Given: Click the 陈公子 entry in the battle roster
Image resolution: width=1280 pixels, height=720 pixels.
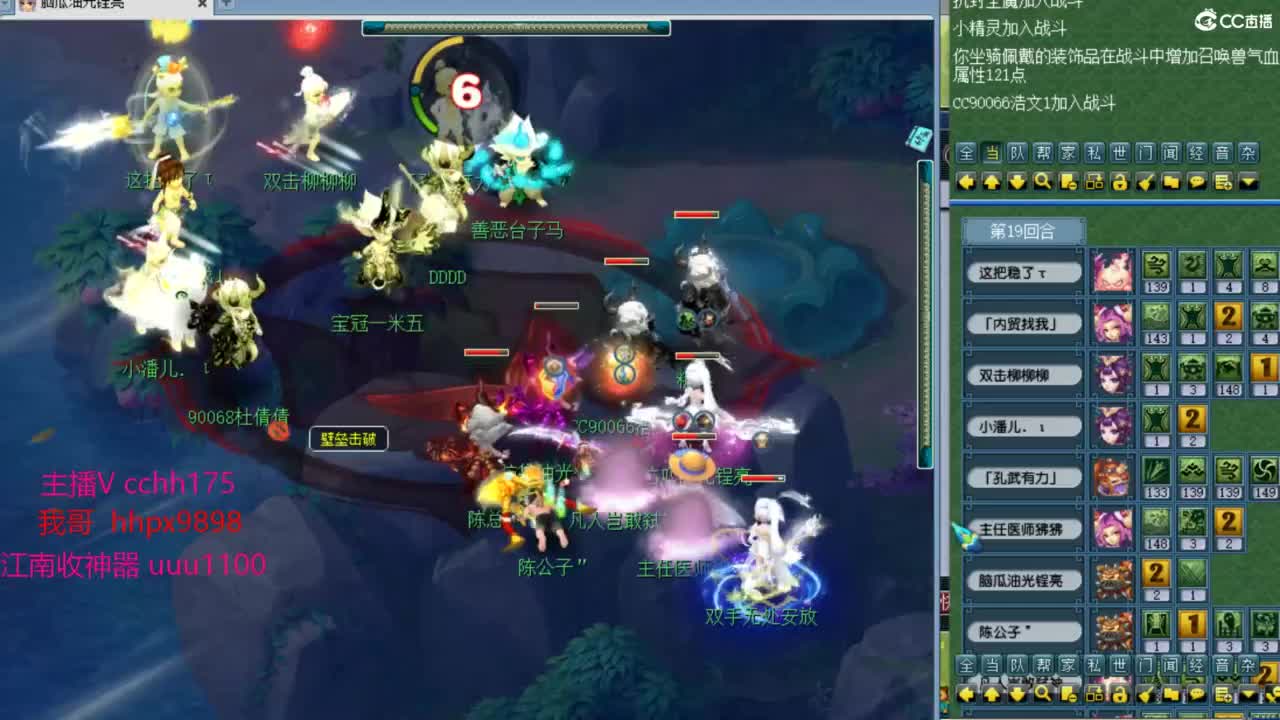Looking at the screenshot, I should (1022, 632).
